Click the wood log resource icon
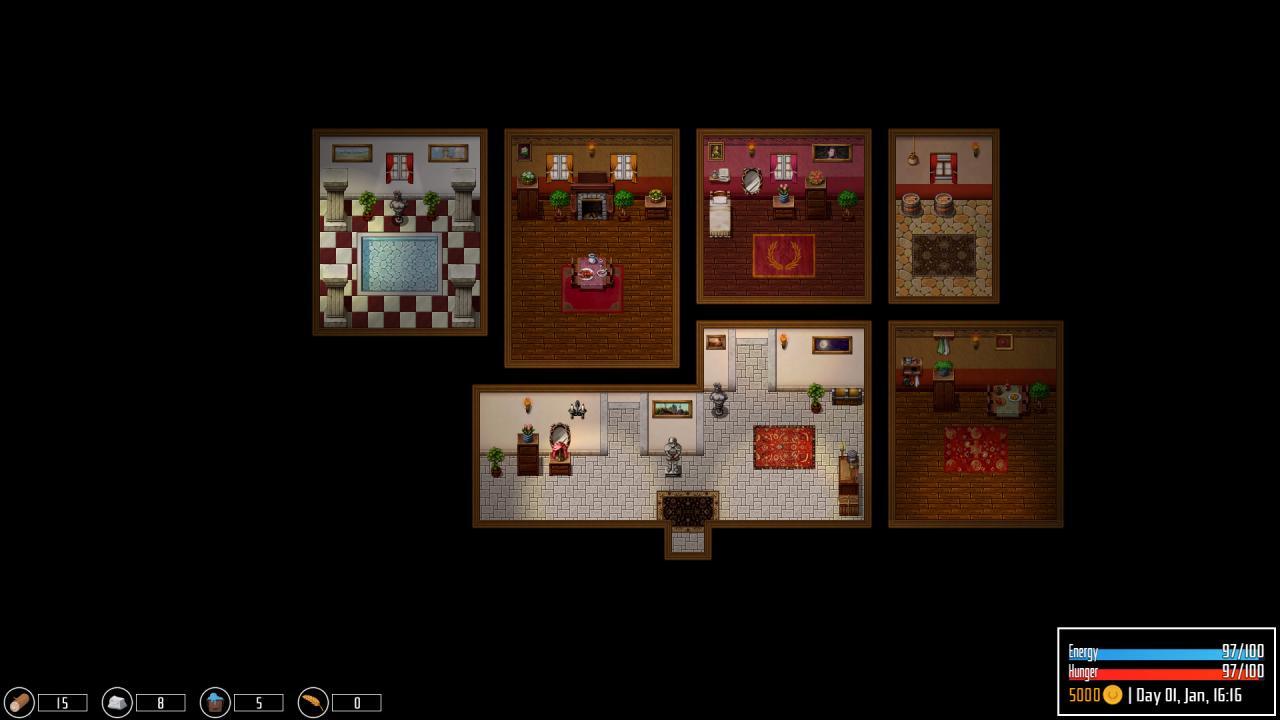1280x720 pixels. (19, 702)
